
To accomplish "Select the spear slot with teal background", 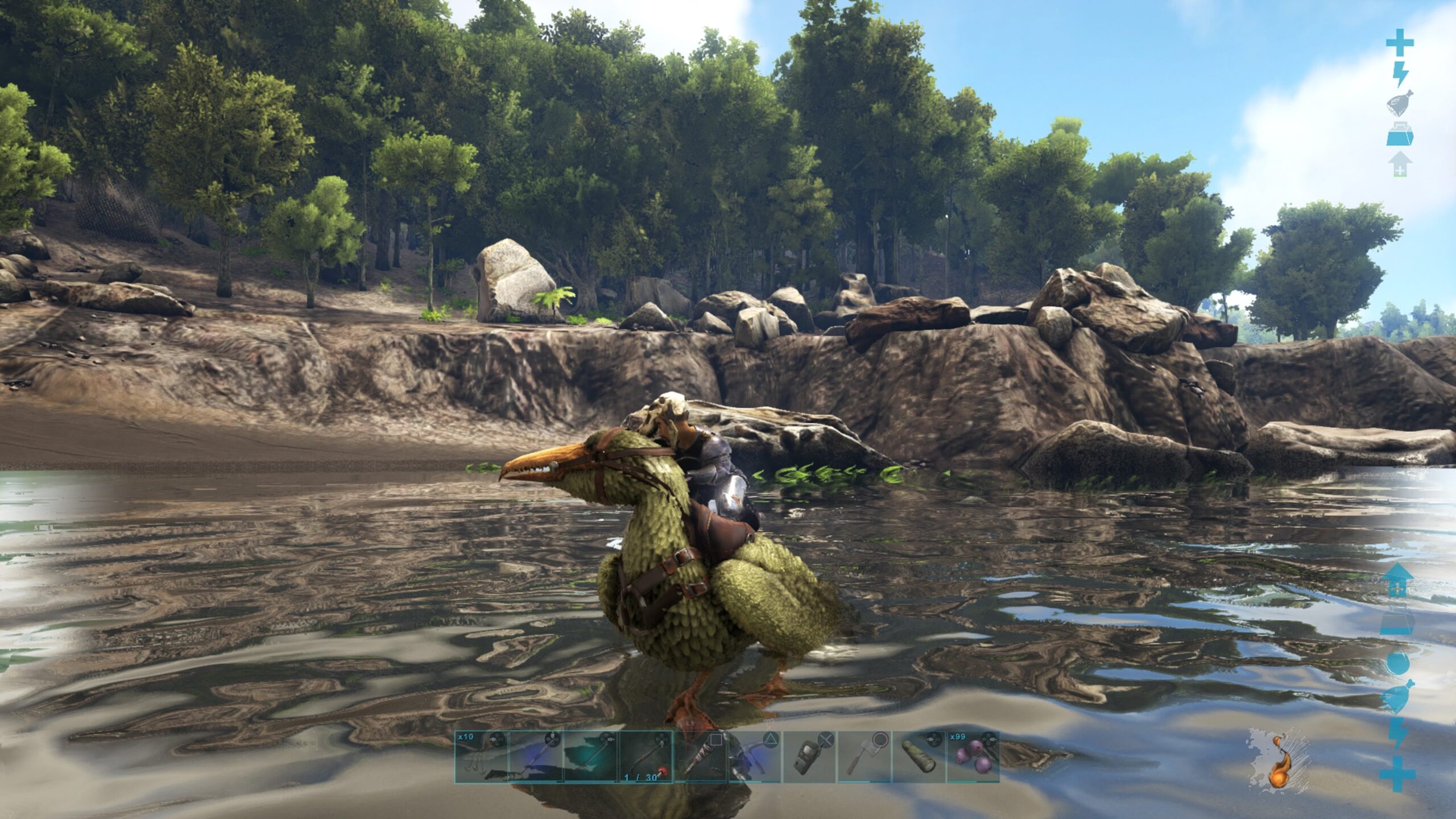I will (590, 756).
